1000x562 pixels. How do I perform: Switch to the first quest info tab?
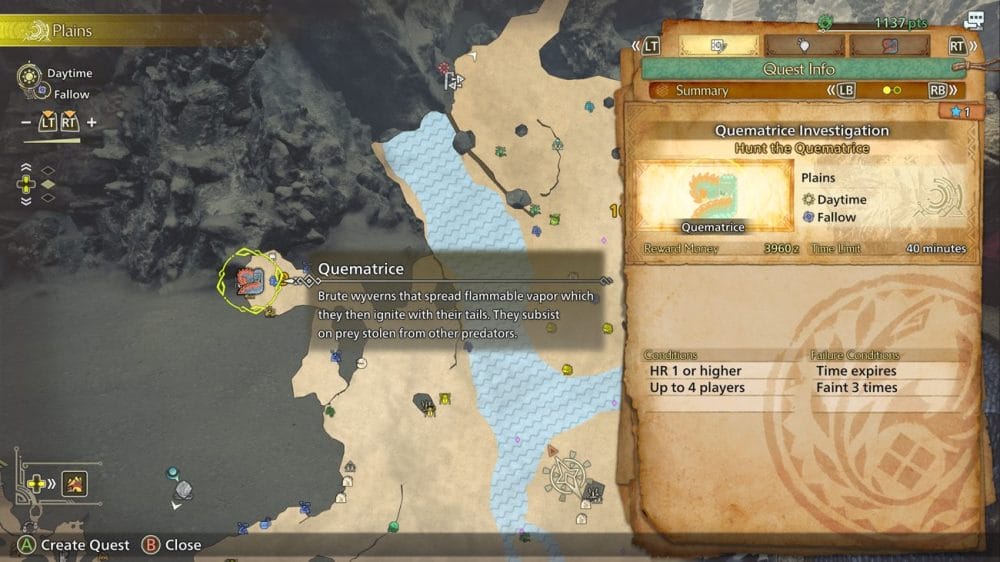coord(719,45)
